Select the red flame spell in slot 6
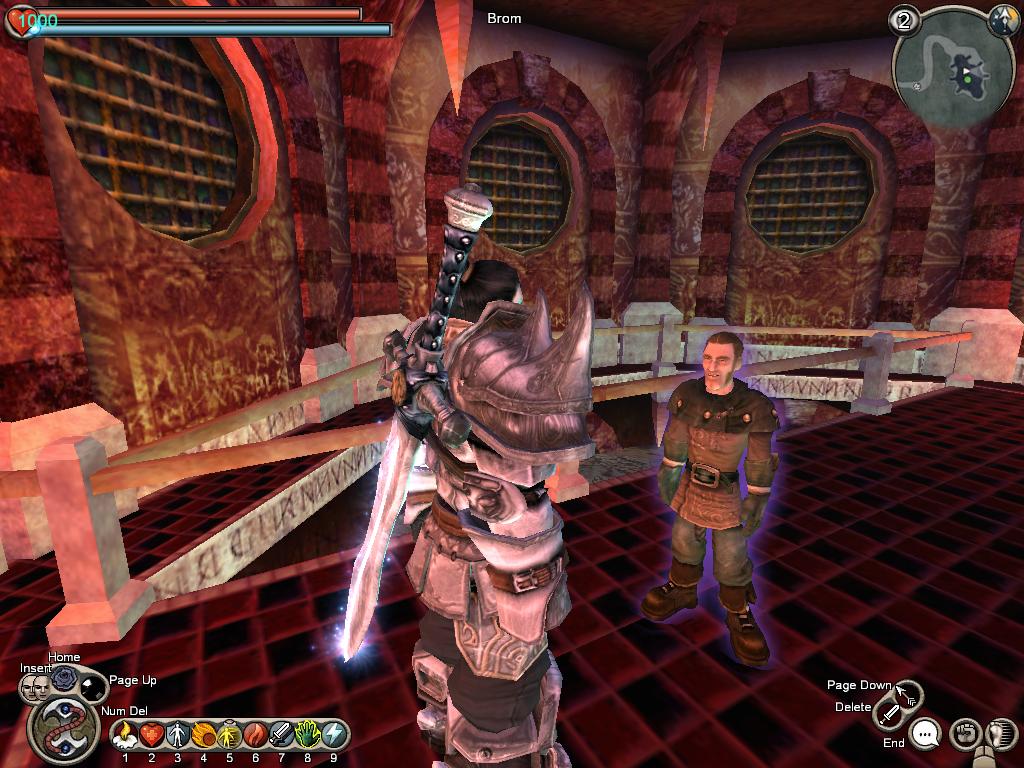 (255, 735)
